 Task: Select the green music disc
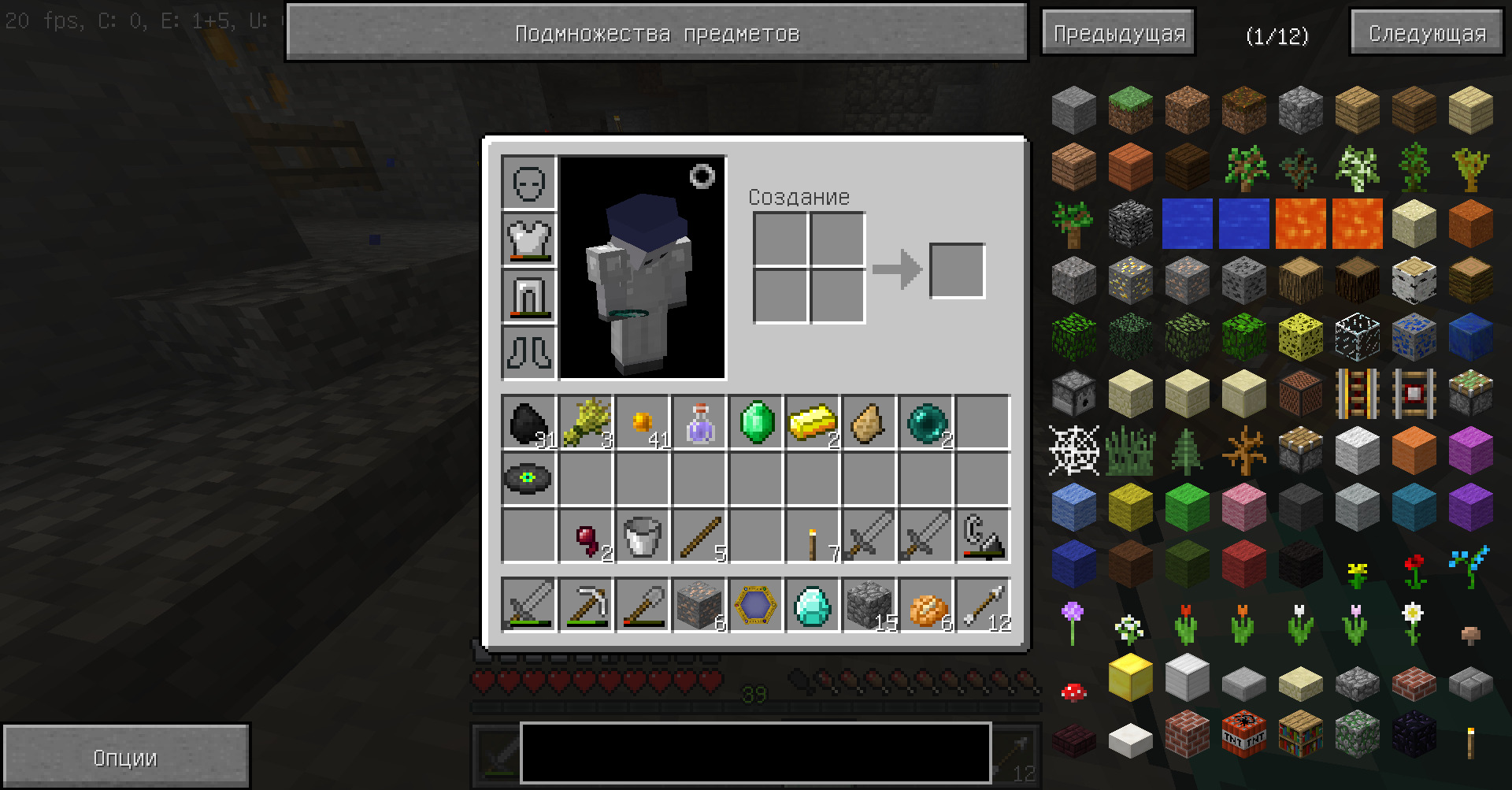pyautogui.click(x=528, y=478)
